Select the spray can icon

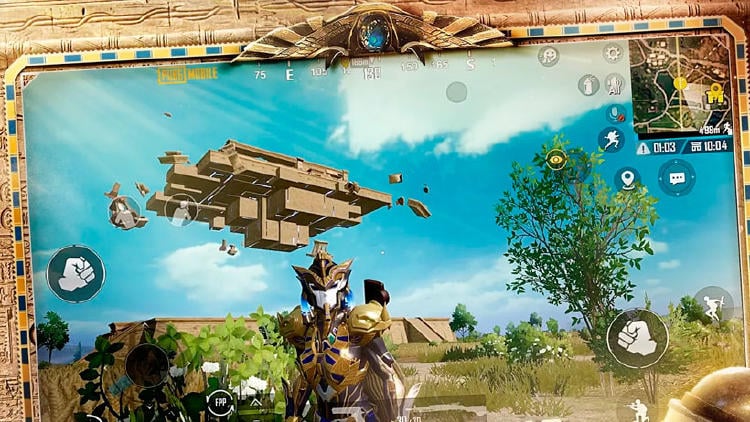pyautogui.click(x=589, y=85)
